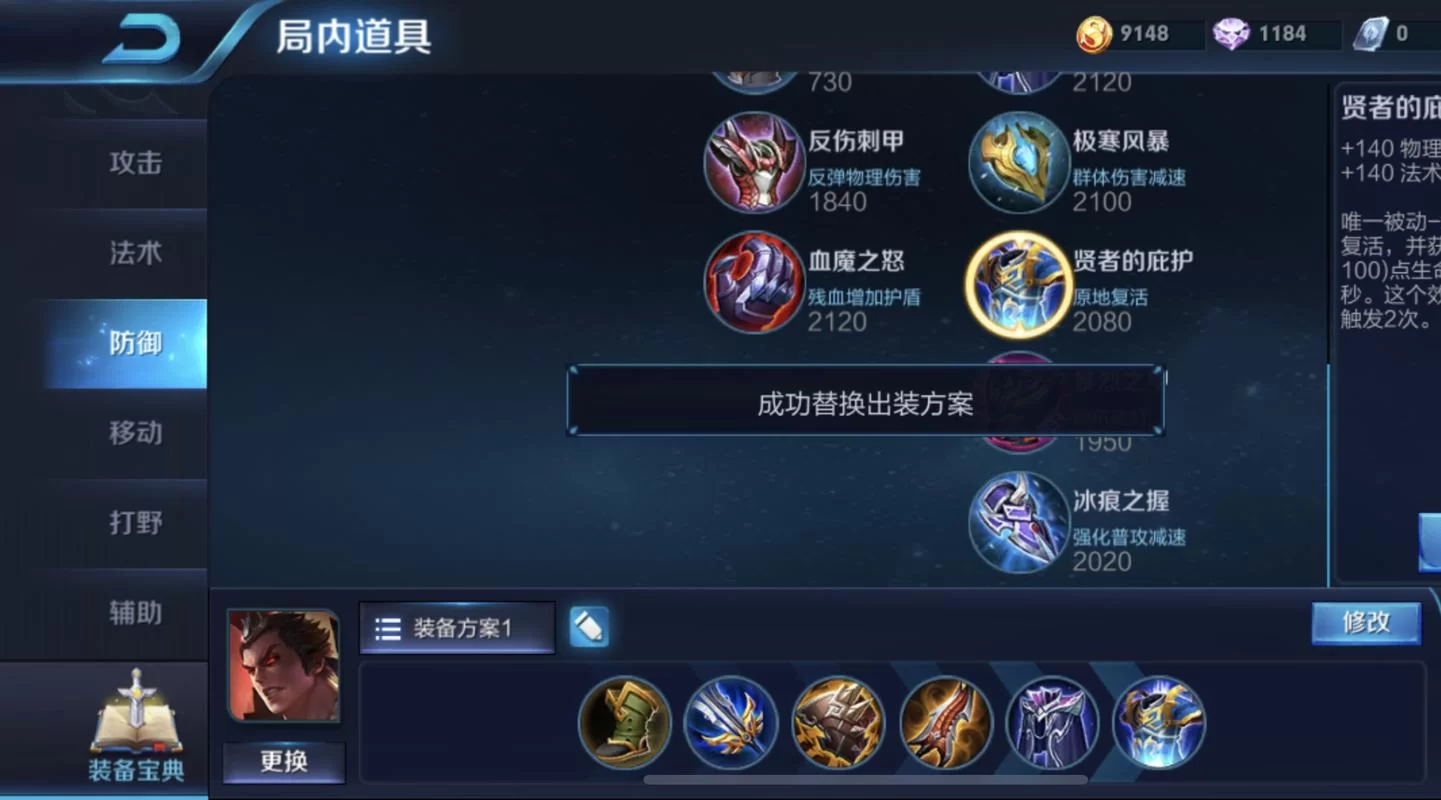Click the pencil icon to rename the plan
The image size is (1441, 800).
point(589,627)
